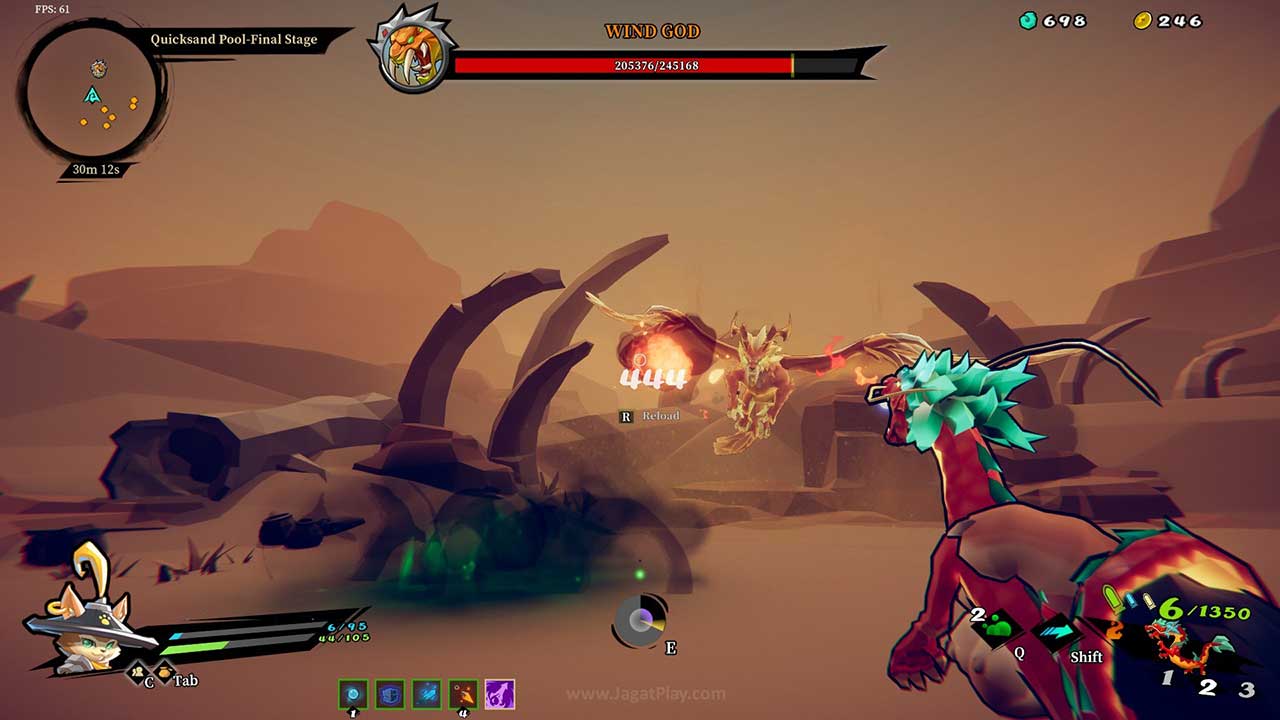
Task: Click the circular cooldown dial icon
Action: click(x=640, y=621)
